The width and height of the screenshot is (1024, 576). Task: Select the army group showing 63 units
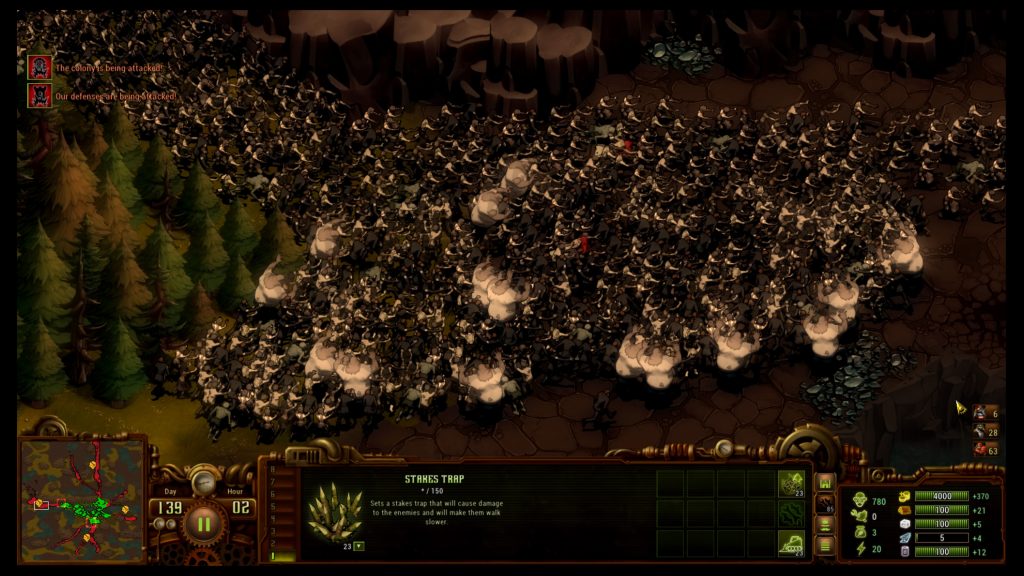(983, 450)
